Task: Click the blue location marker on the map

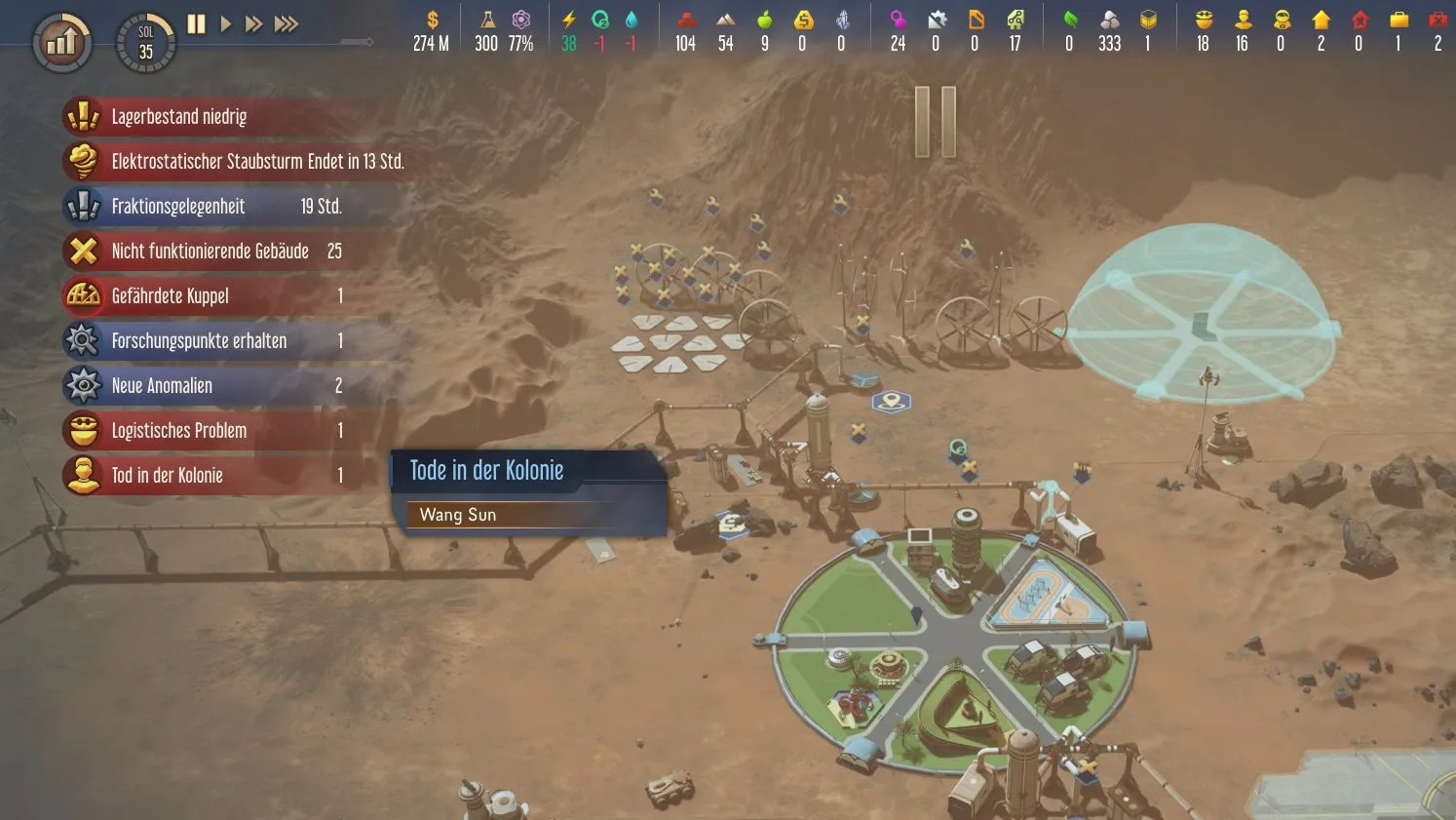Action: pyautogui.click(x=890, y=401)
